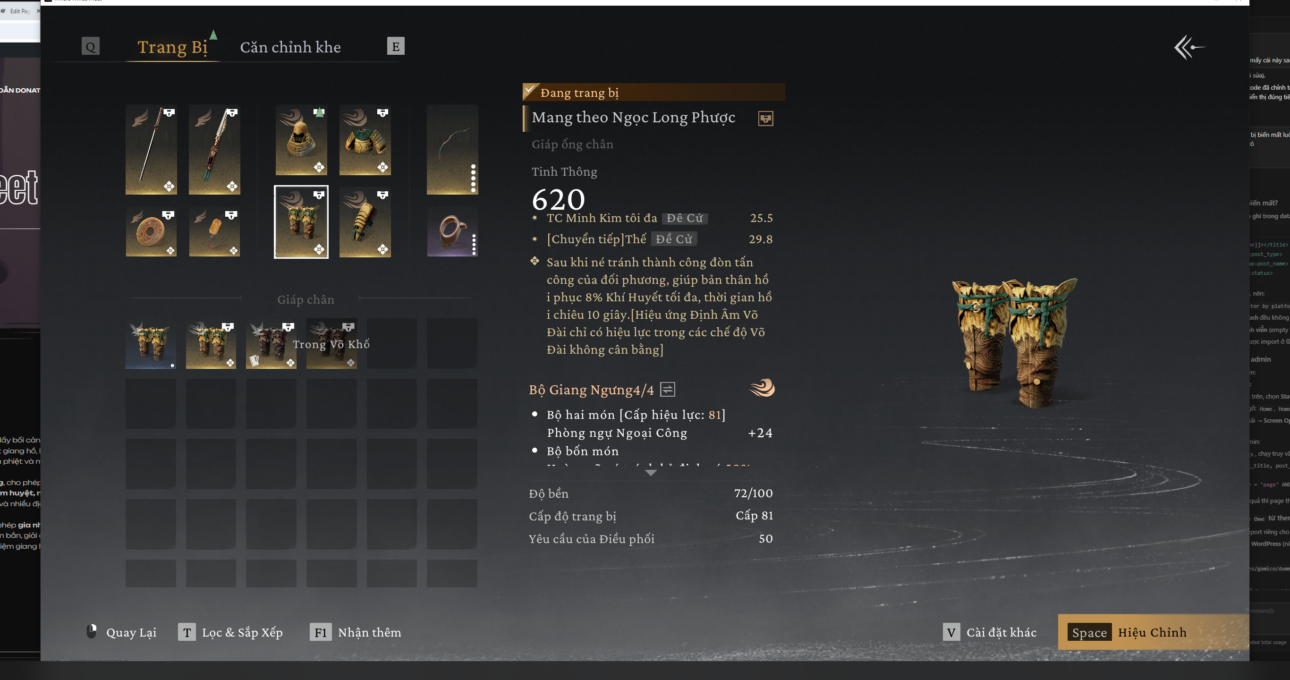Select the orange tassel pendant slot
The image size is (1290, 680).
pos(214,232)
